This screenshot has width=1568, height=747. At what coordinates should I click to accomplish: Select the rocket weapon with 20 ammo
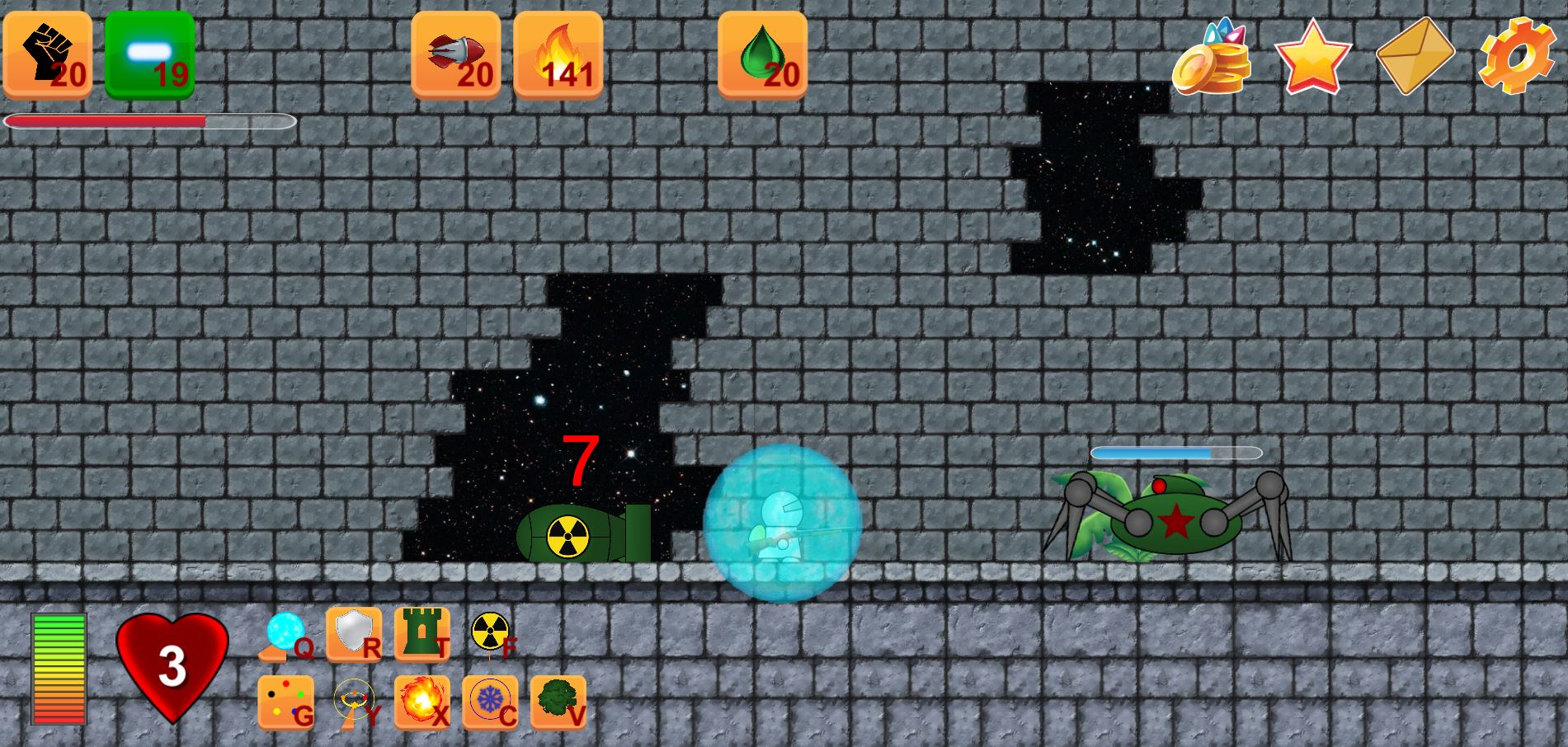(456, 54)
